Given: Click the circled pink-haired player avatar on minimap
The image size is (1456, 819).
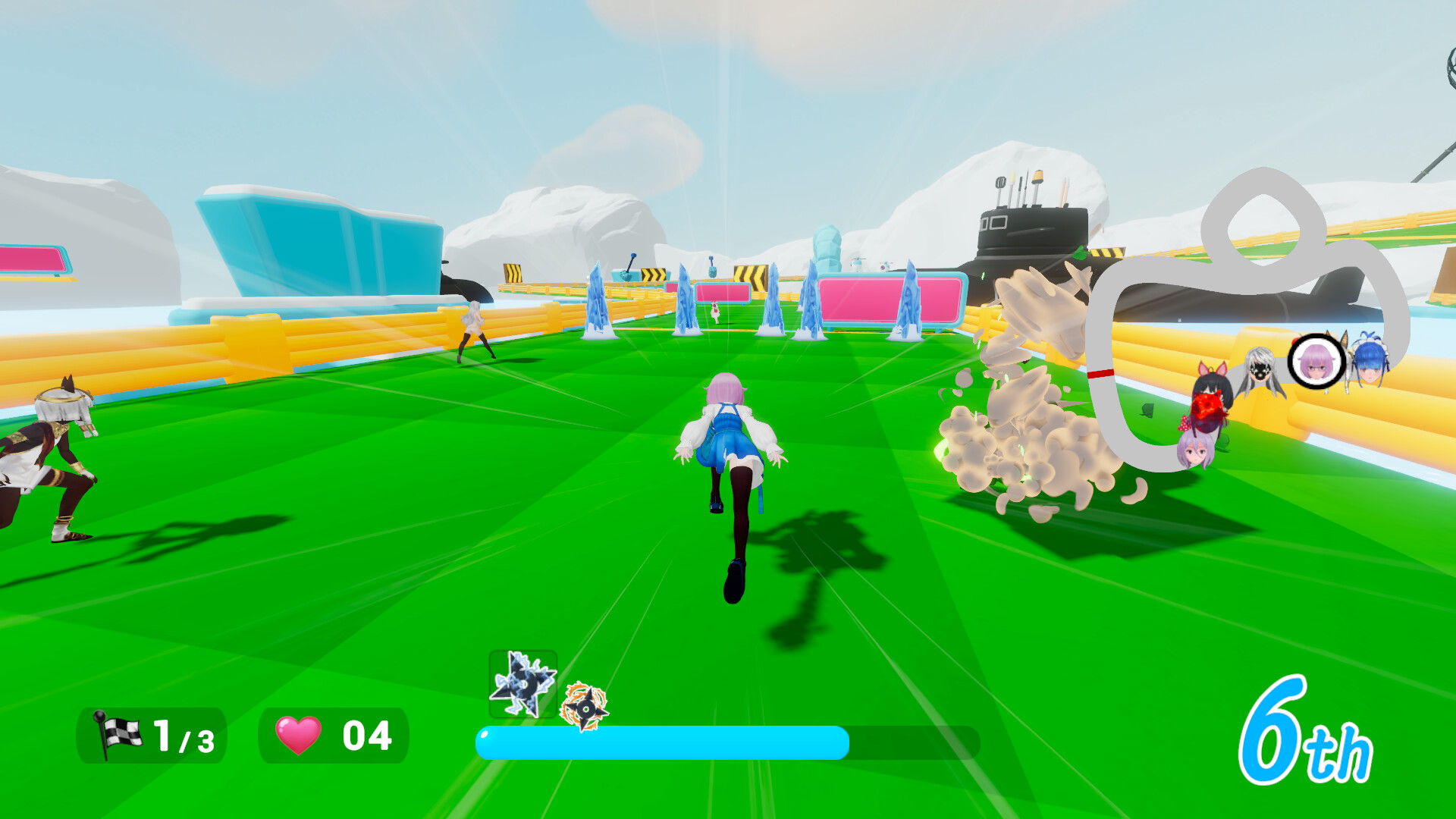Looking at the screenshot, I should pos(1316,362).
